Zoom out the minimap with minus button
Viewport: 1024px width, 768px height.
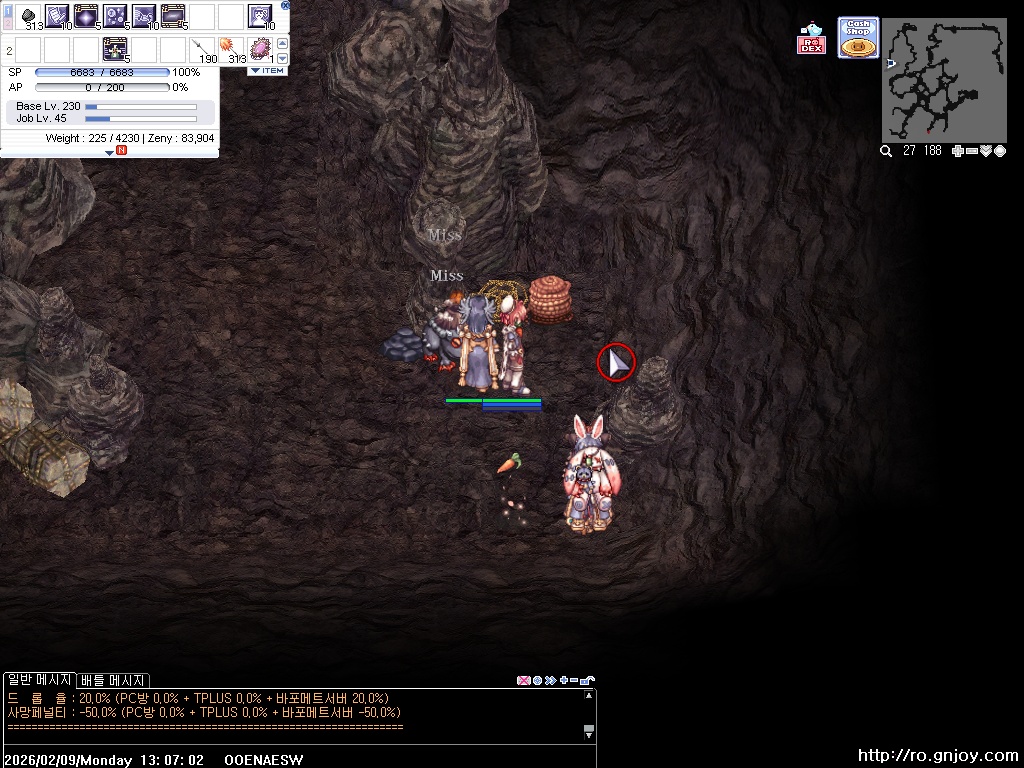(x=972, y=151)
